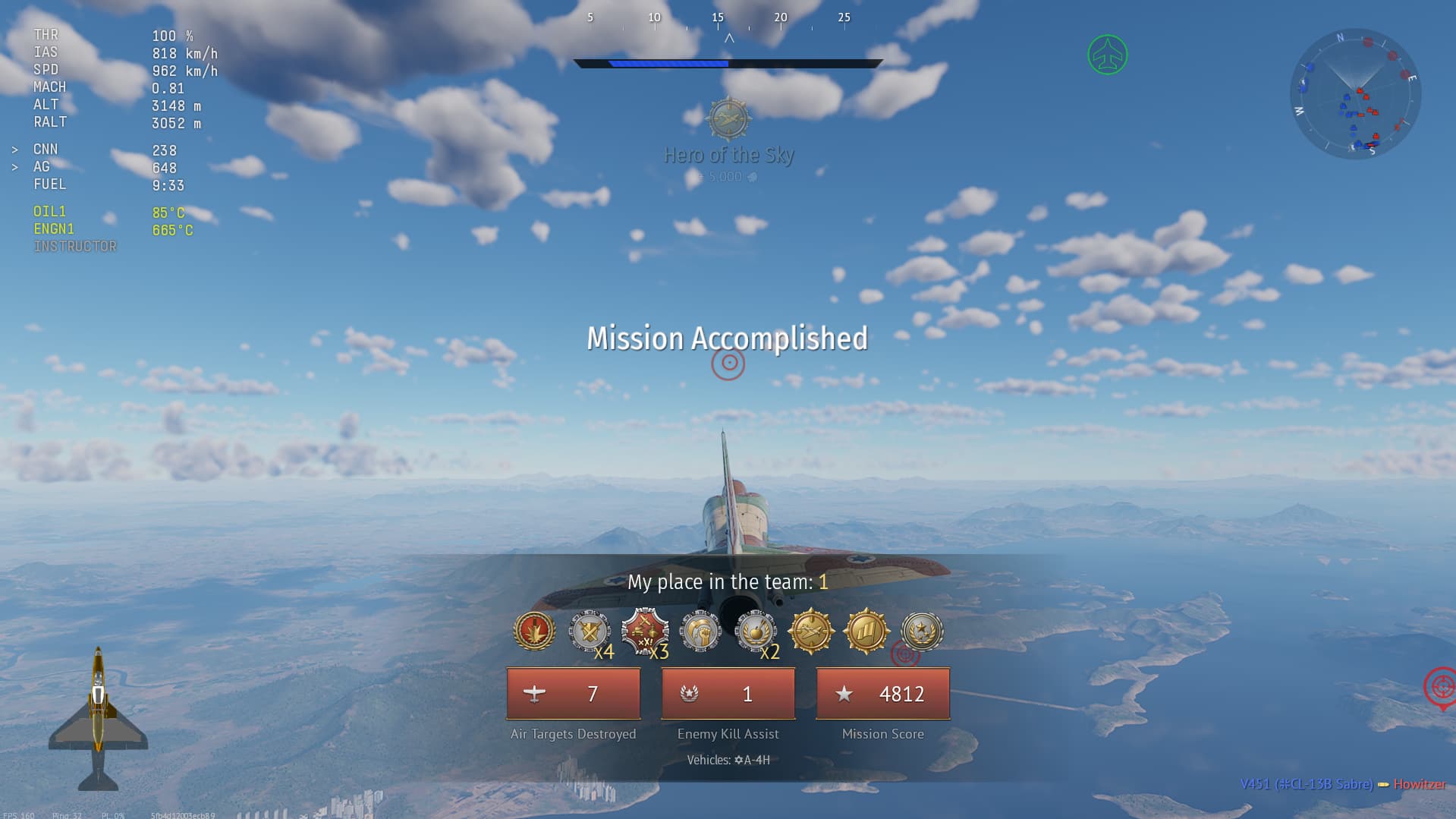This screenshot has width=1456, height=819.
Task: Open the Air Targets Destroyed tile
Action: (x=574, y=694)
